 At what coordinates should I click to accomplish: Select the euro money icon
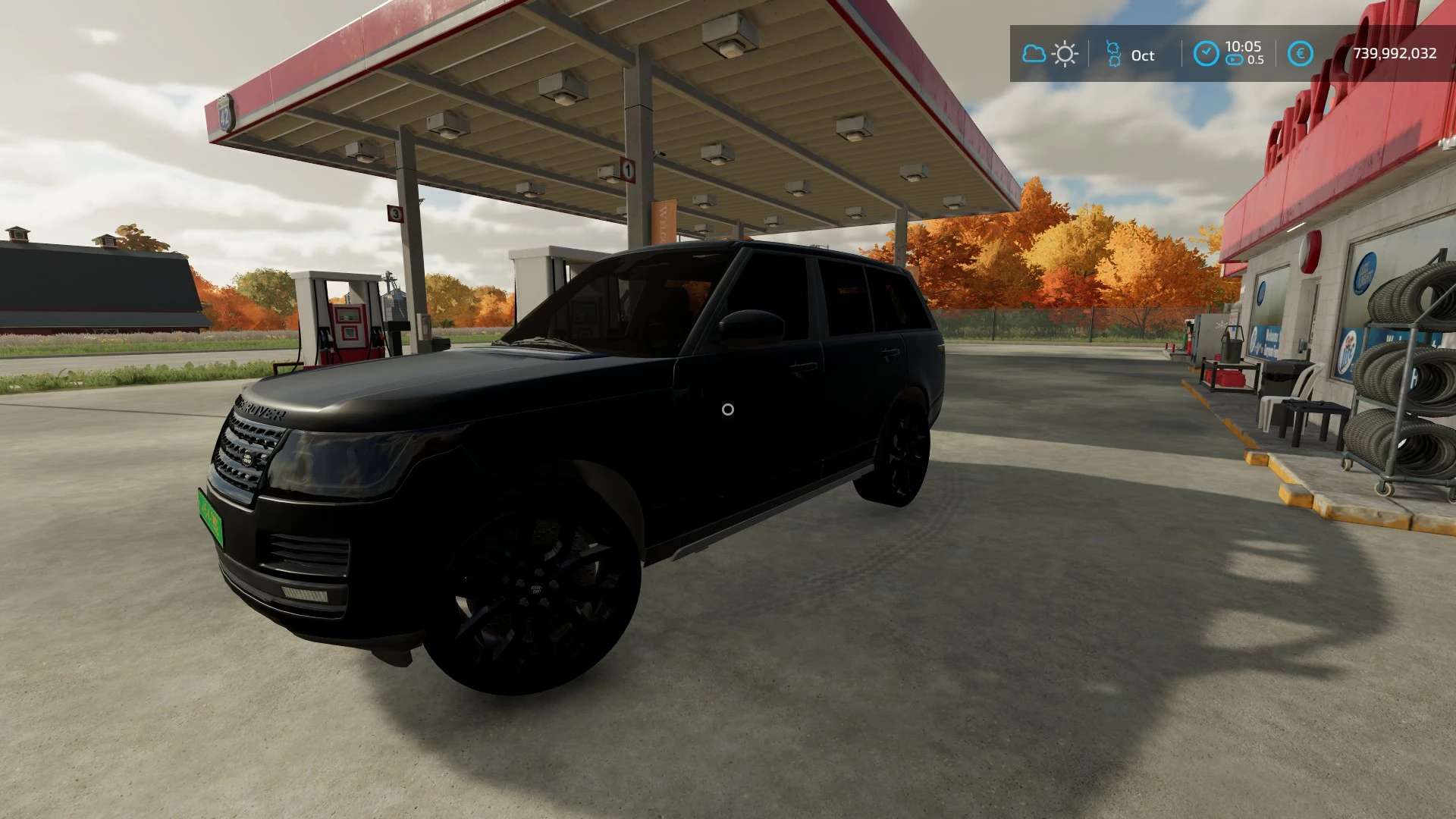pos(1301,54)
